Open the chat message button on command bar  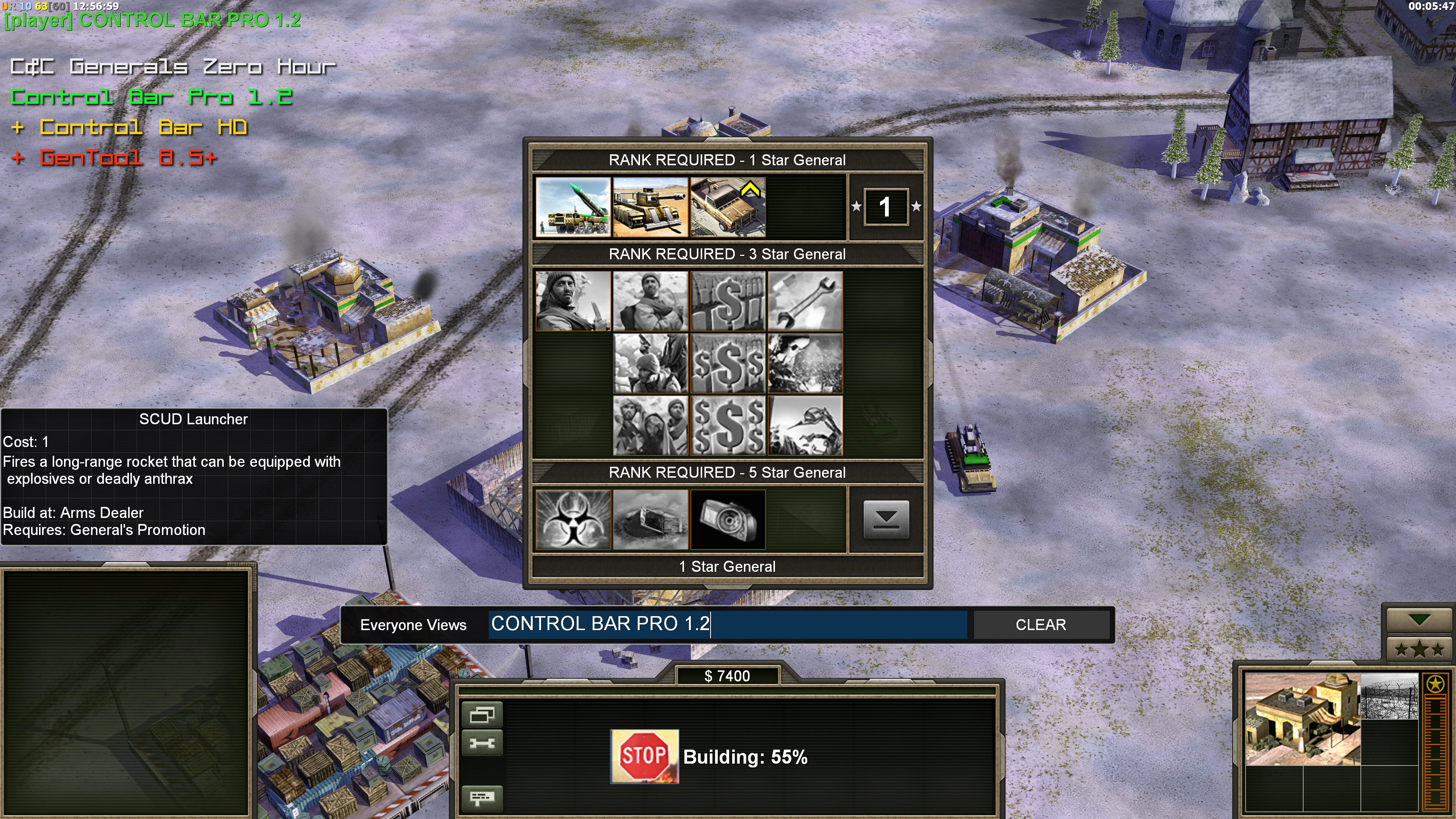pos(482,797)
